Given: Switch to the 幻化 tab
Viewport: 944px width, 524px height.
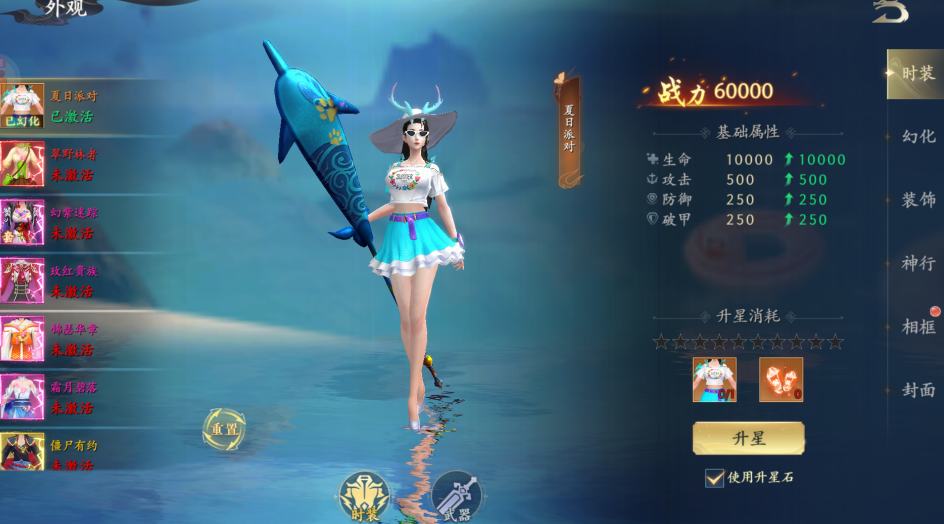Looking at the screenshot, I should click(x=918, y=137).
